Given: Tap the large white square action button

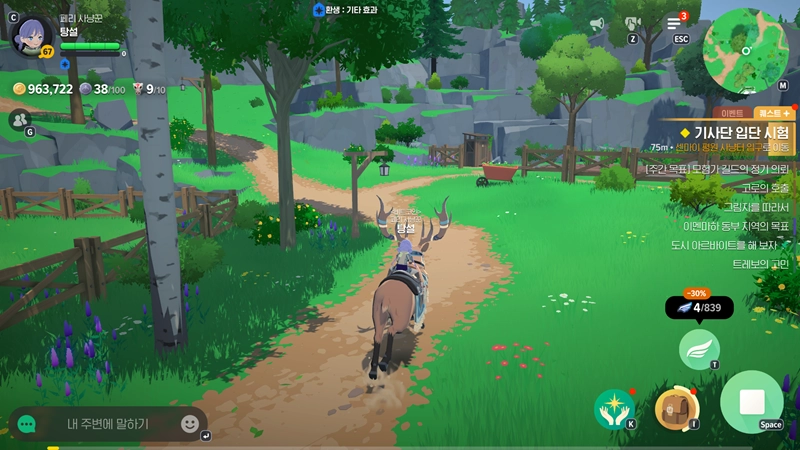Looking at the screenshot, I should pos(751,402).
